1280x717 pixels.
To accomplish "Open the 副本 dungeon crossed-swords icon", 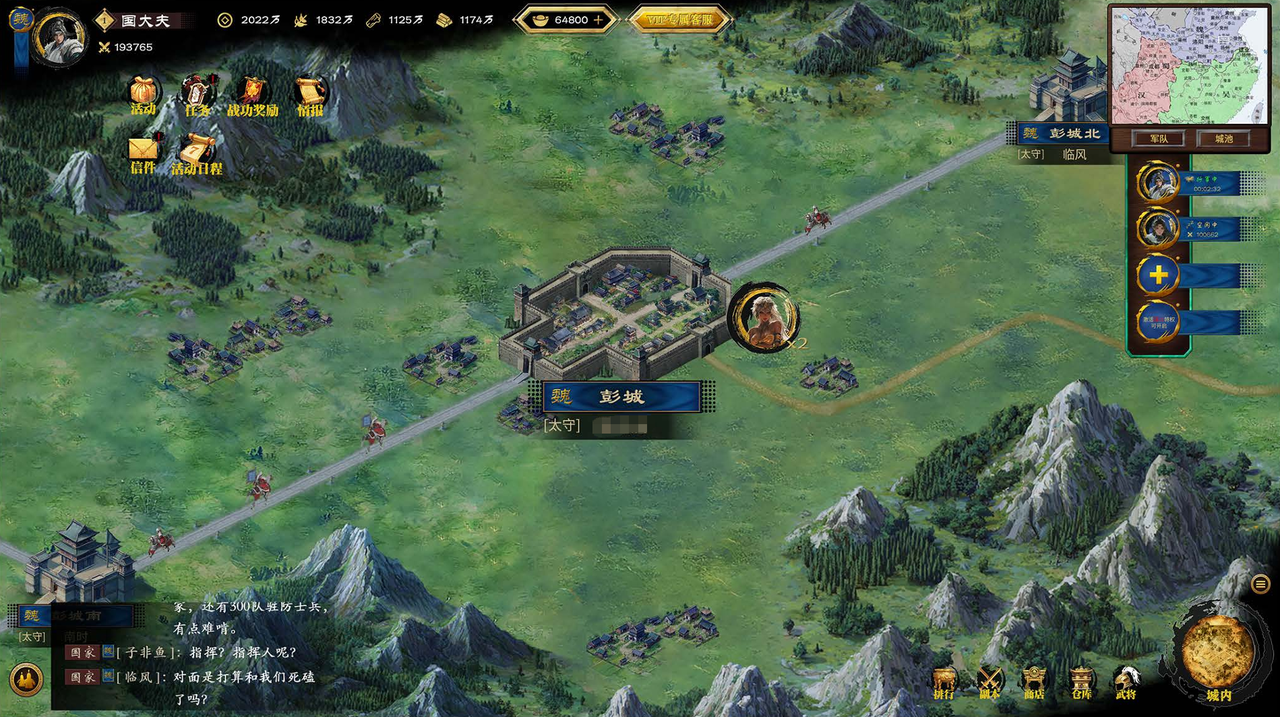I will 990,682.
